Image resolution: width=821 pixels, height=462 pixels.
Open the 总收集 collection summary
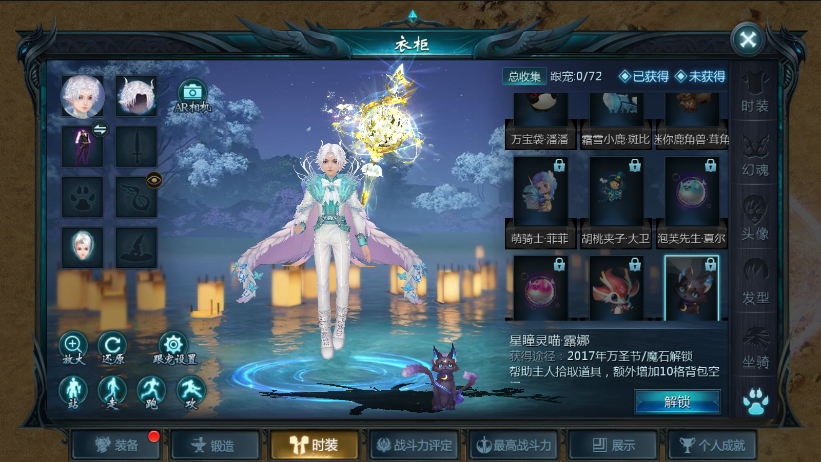click(523, 76)
